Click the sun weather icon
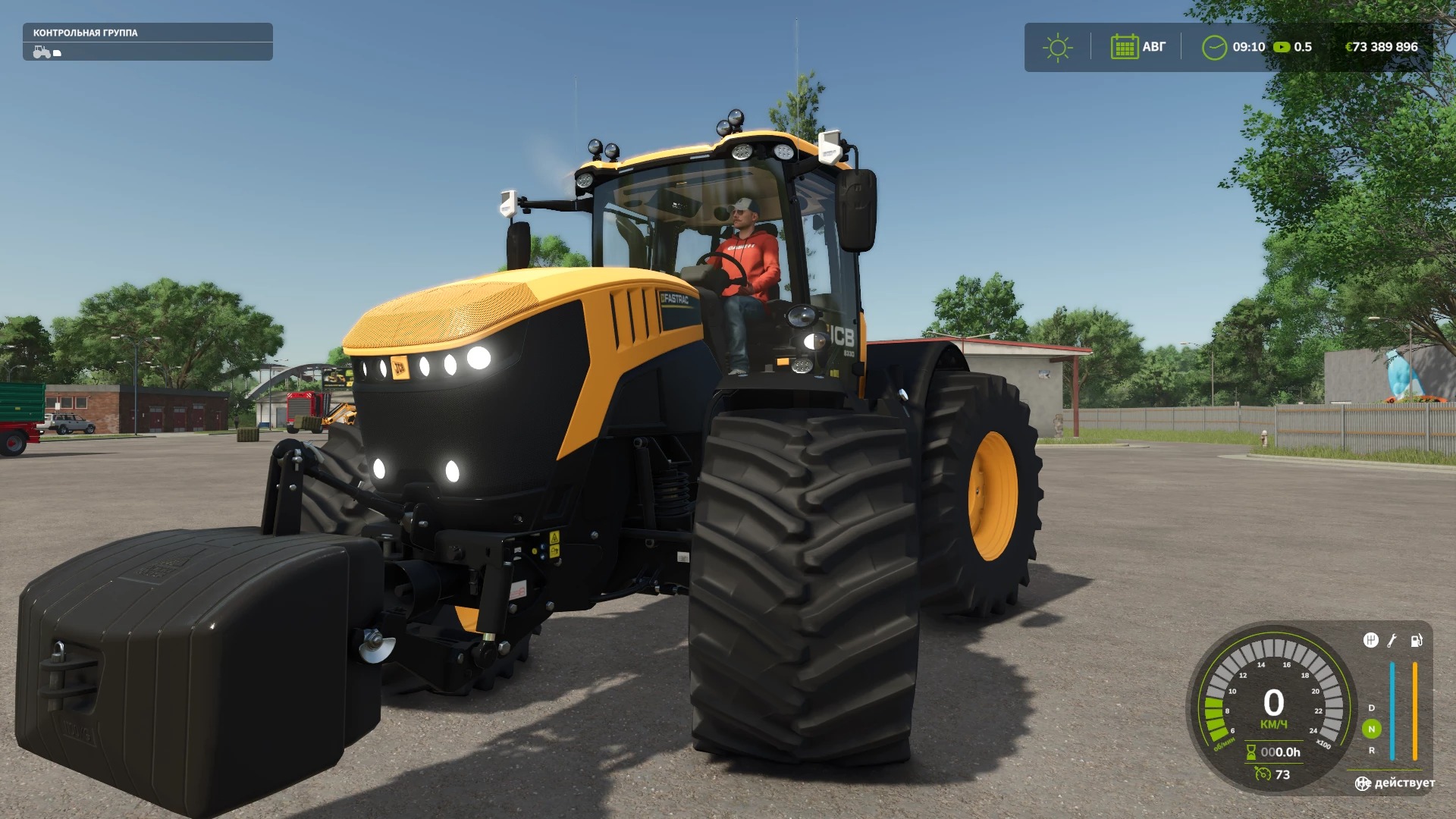This screenshot has height=819, width=1456. [x=1056, y=48]
